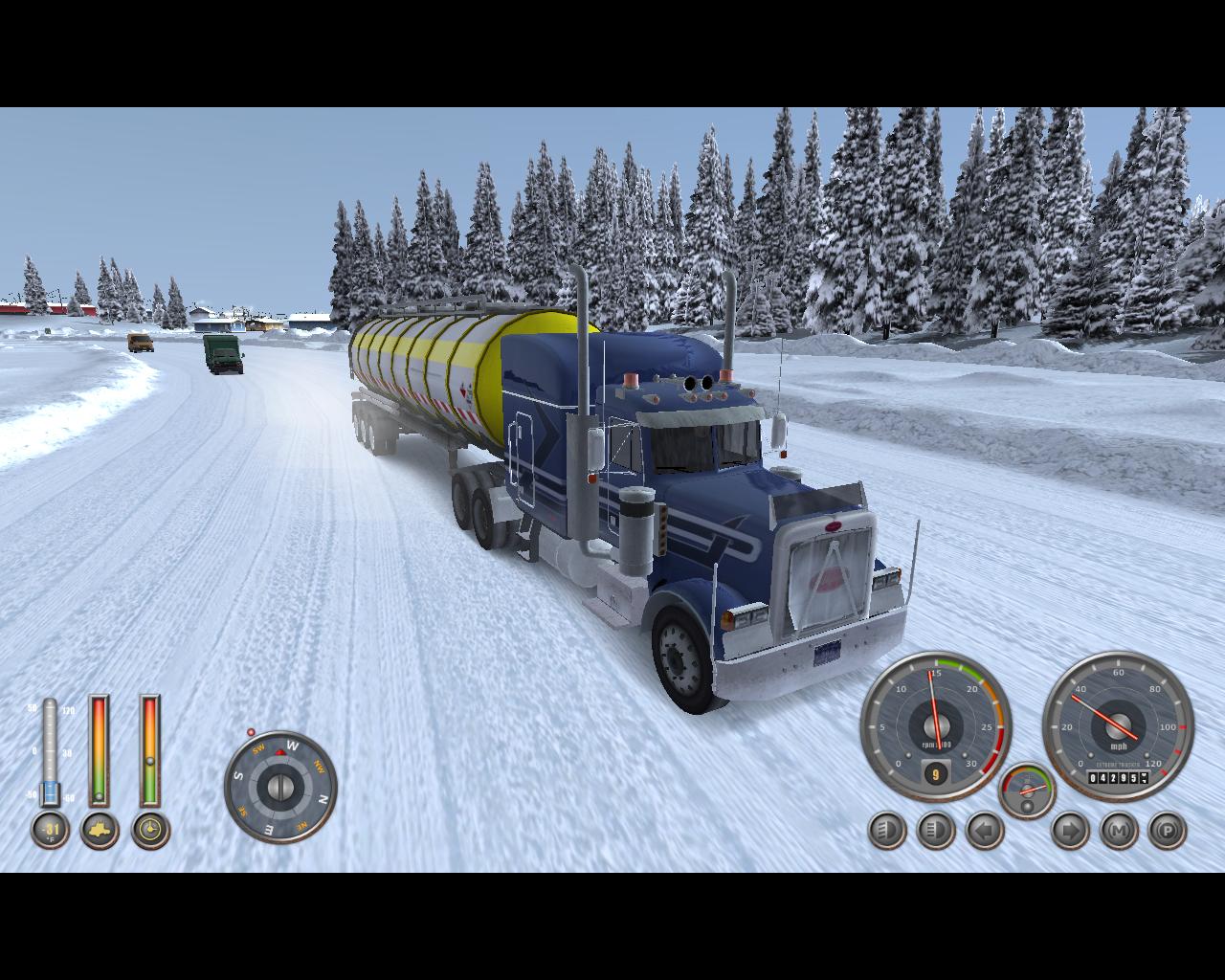Activate the right turn signal arrow

pyautogui.click(x=1070, y=830)
